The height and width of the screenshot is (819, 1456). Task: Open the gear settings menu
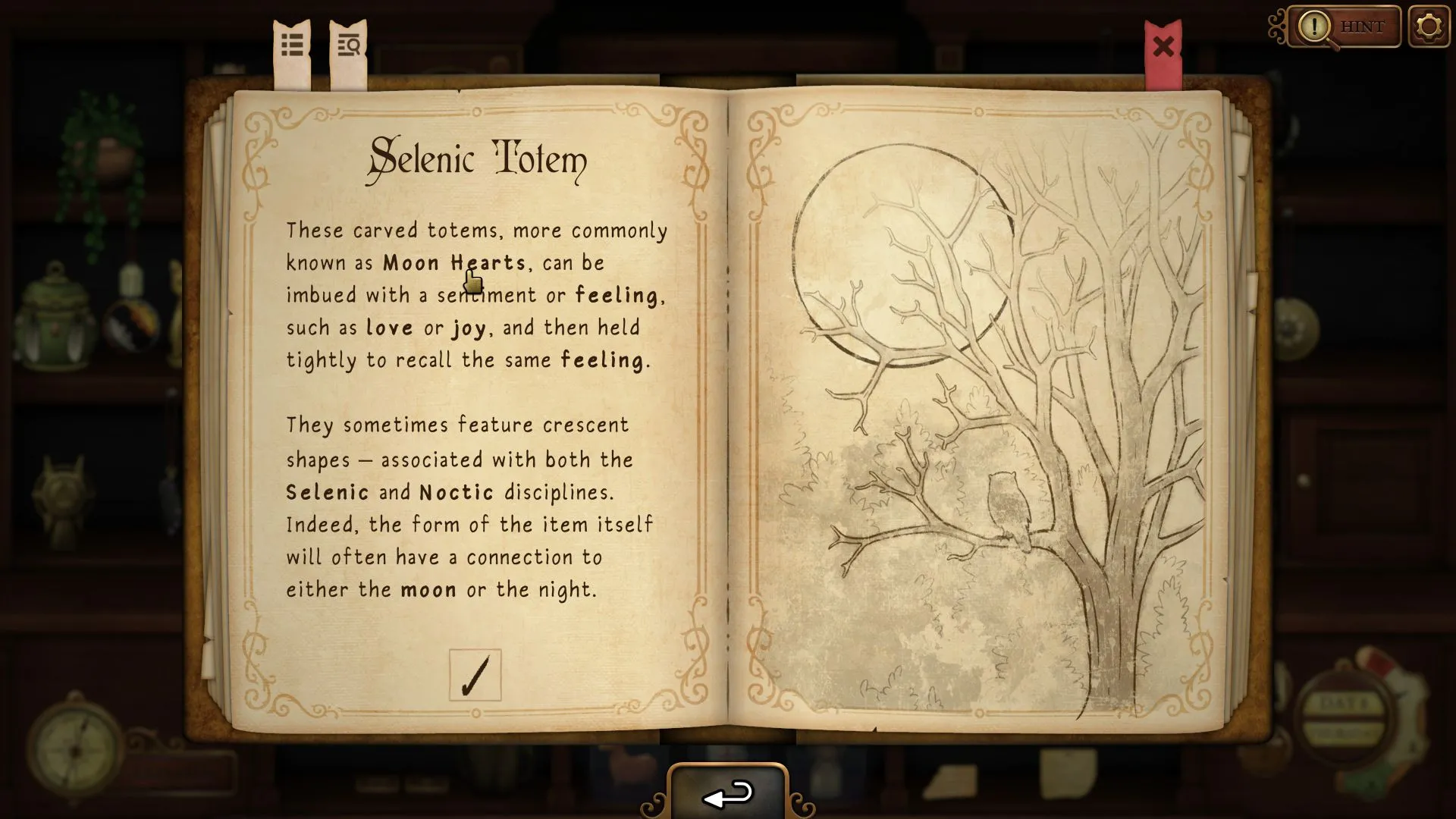(1429, 27)
